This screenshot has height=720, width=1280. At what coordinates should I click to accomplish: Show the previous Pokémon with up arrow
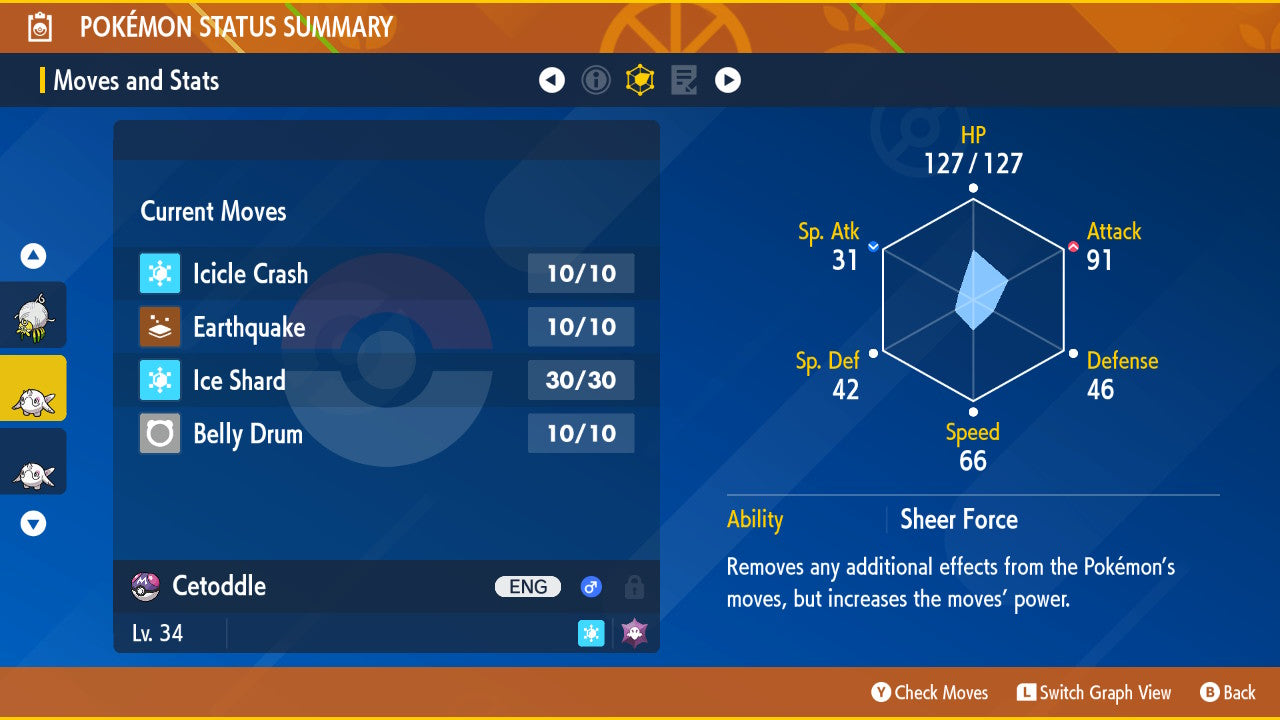(34, 257)
